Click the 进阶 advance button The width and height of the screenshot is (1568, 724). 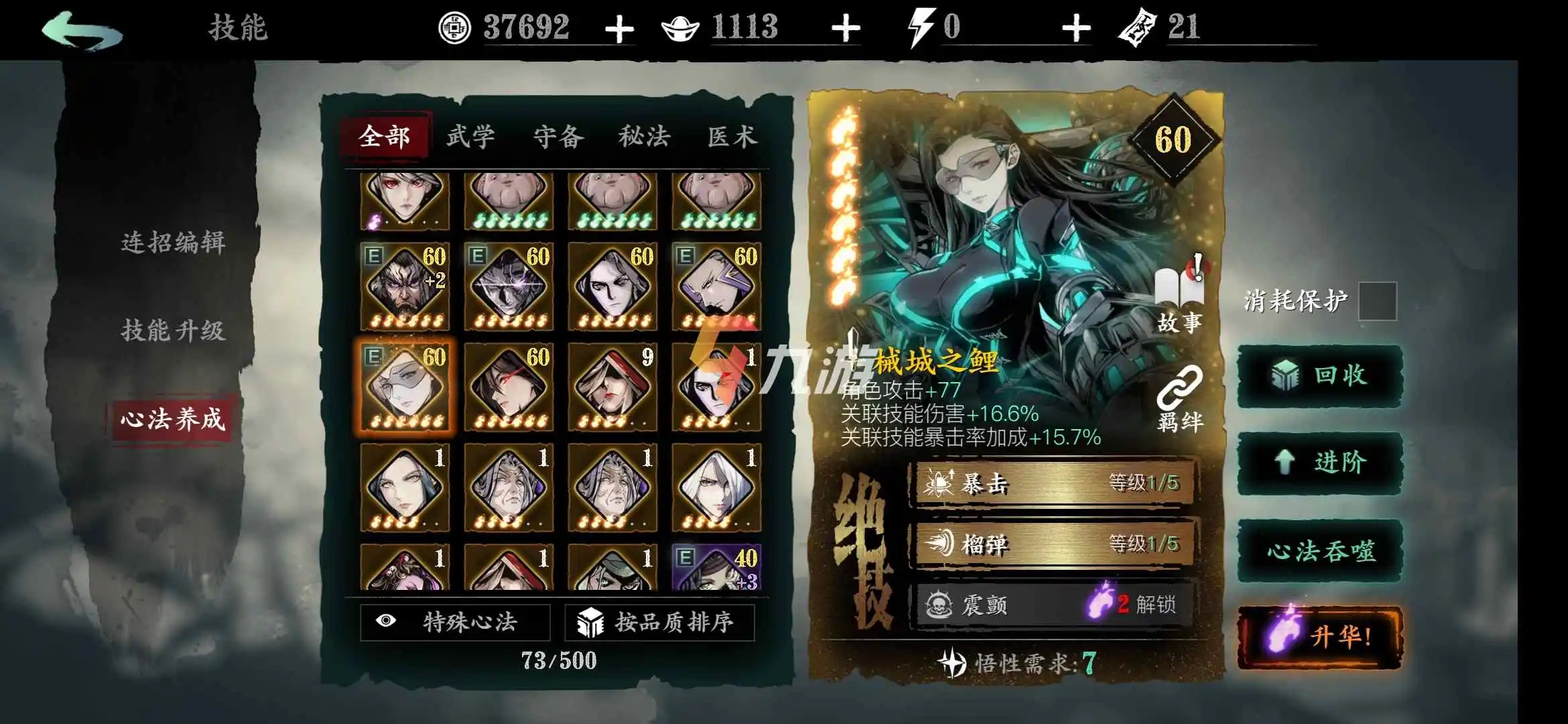(x=1321, y=463)
